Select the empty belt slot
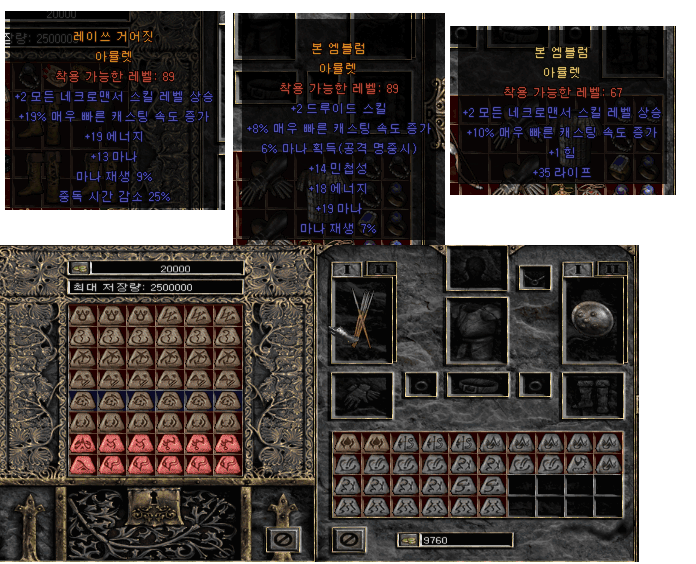Image resolution: width=696 pixels, height=564 pixels. [x=476, y=384]
